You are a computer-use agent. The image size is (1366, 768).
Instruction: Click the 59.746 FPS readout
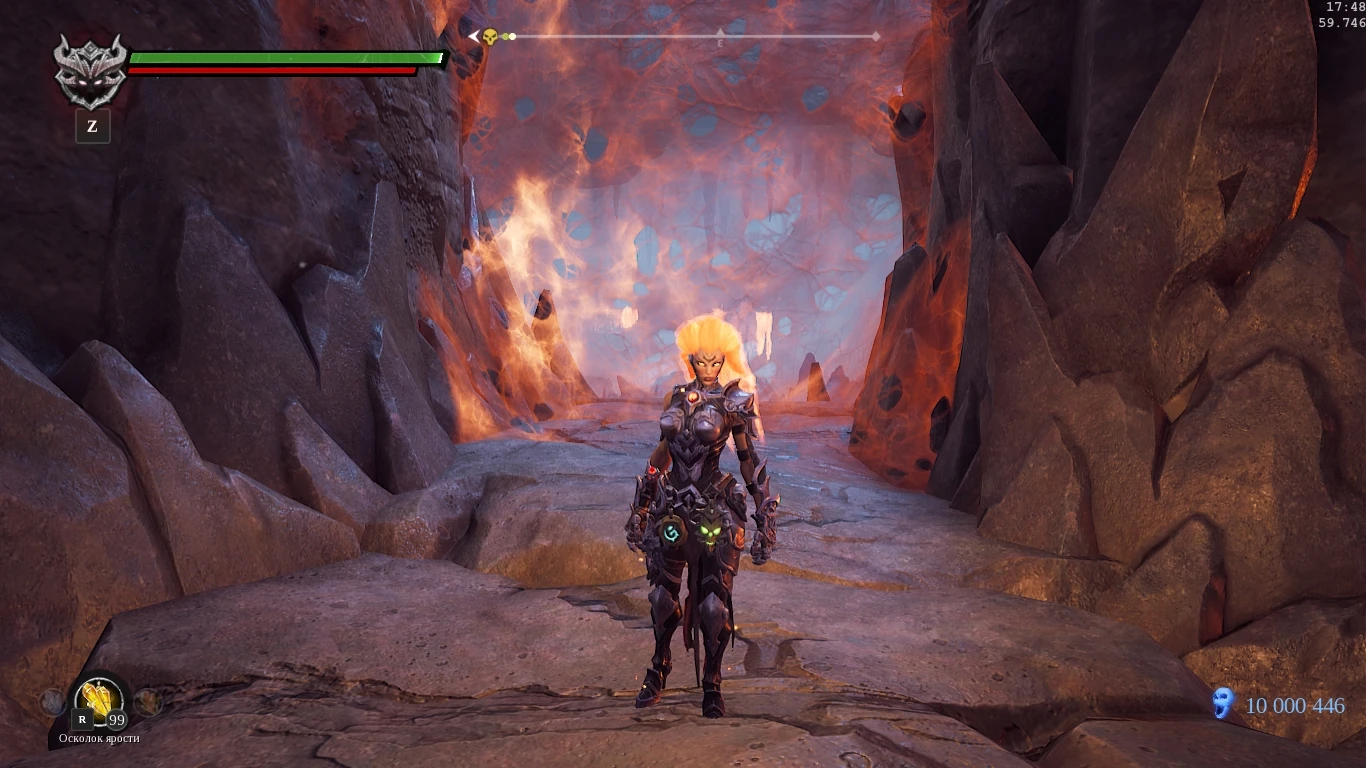(x=1344, y=21)
